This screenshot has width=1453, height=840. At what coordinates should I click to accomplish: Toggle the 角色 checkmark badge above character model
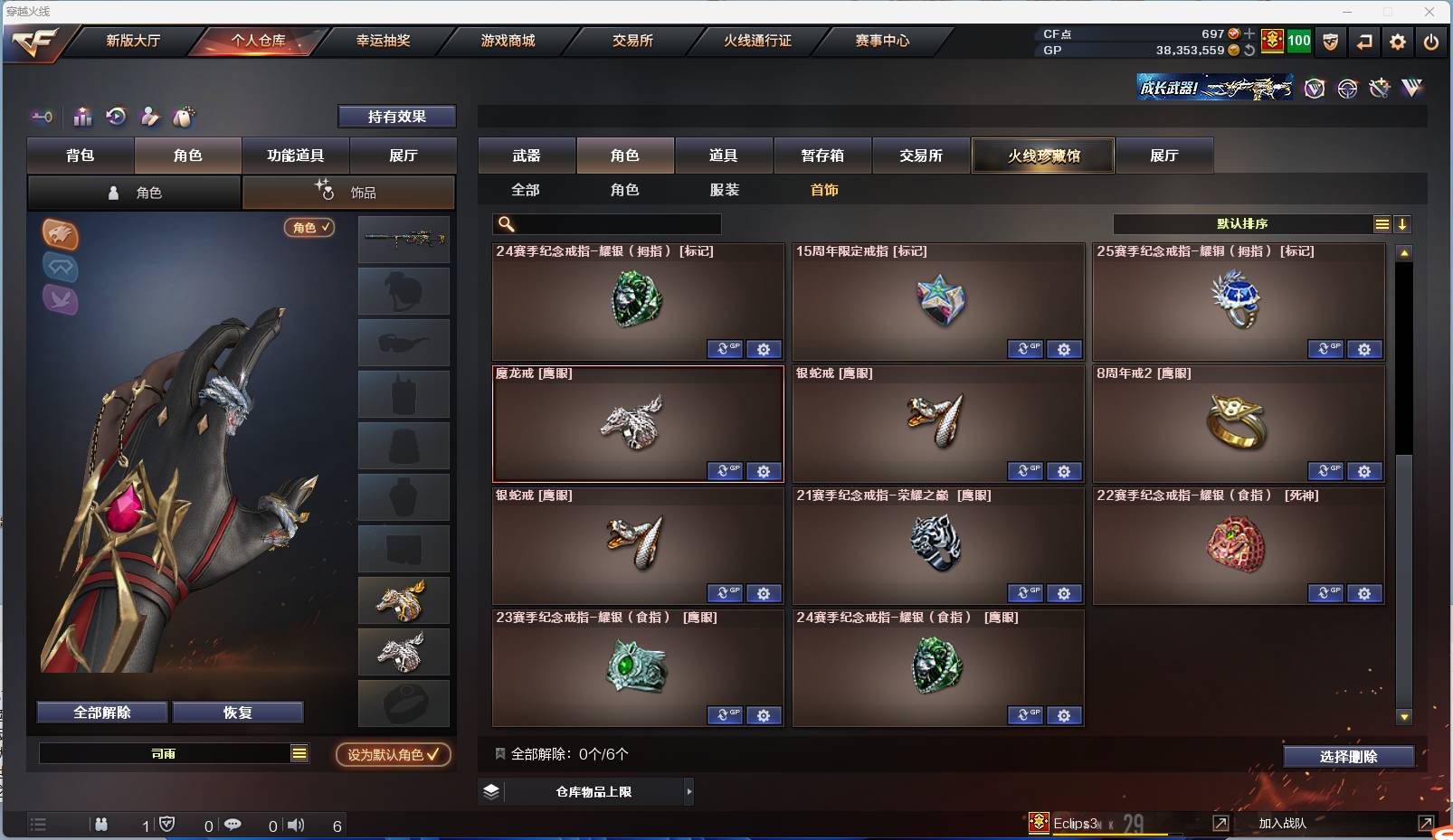tap(309, 228)
